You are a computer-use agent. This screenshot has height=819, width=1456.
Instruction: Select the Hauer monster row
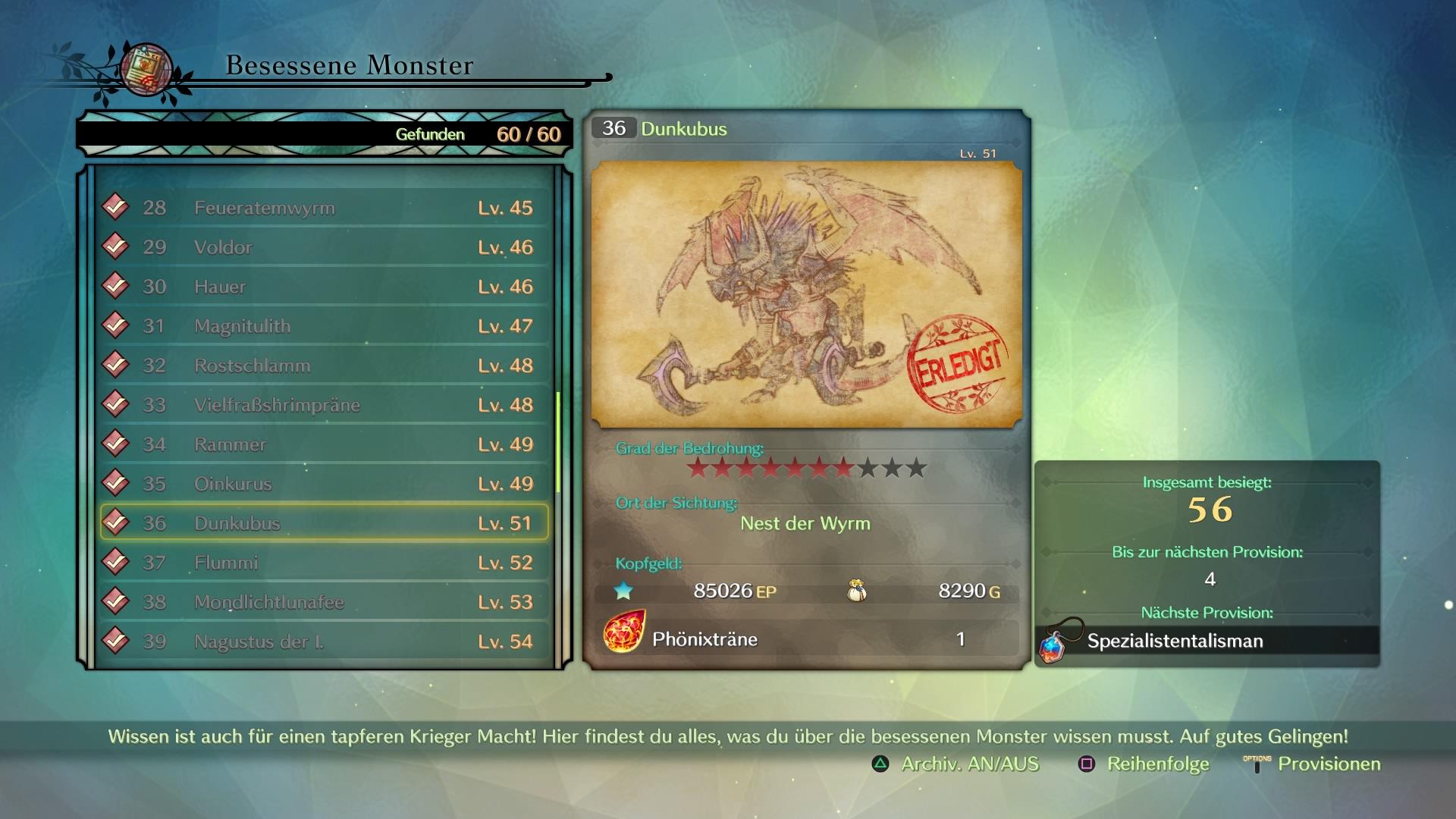pos(325,287)
